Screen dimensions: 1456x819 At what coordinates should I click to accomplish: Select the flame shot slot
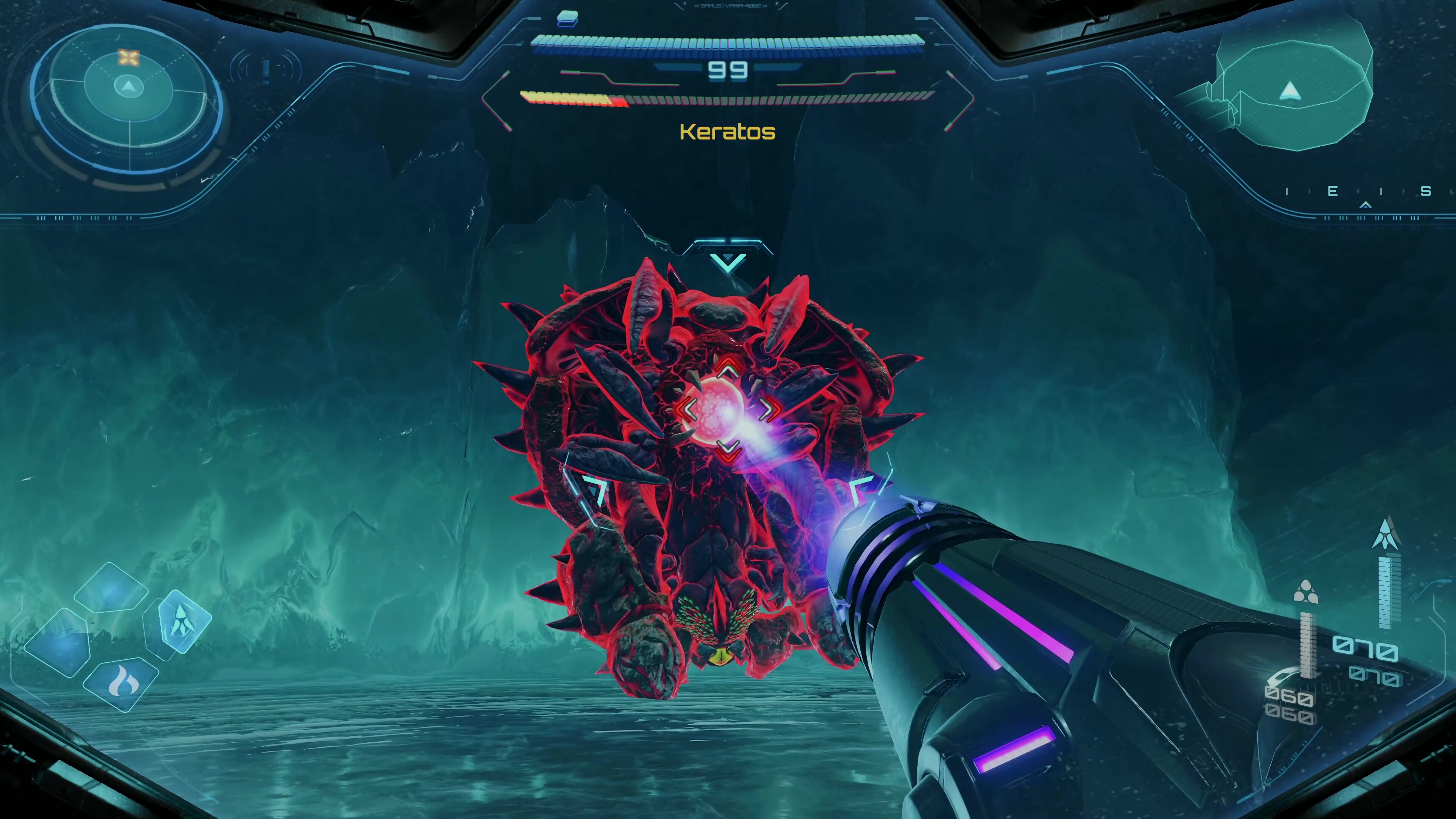tap(122, 683)
